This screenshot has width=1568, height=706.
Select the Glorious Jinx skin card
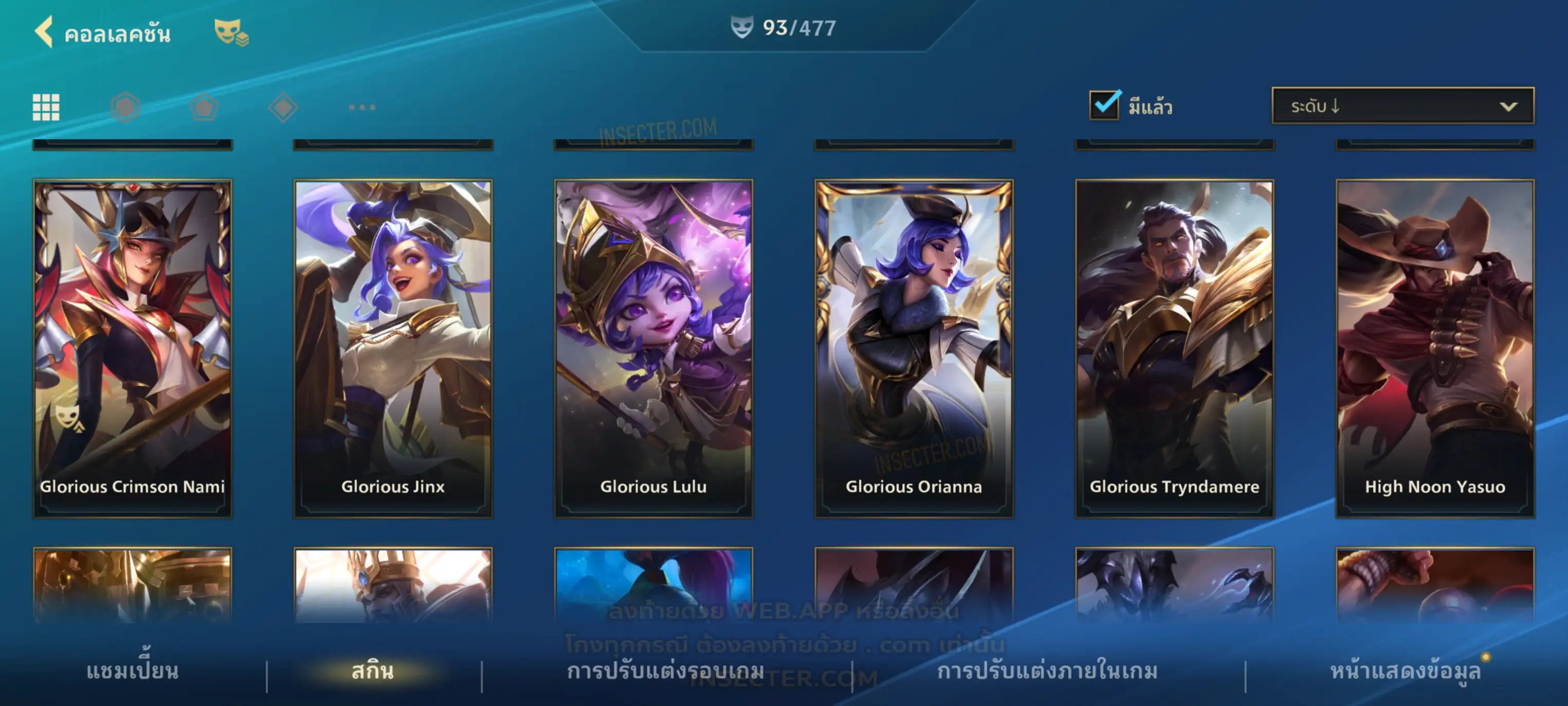pos(393,348)
